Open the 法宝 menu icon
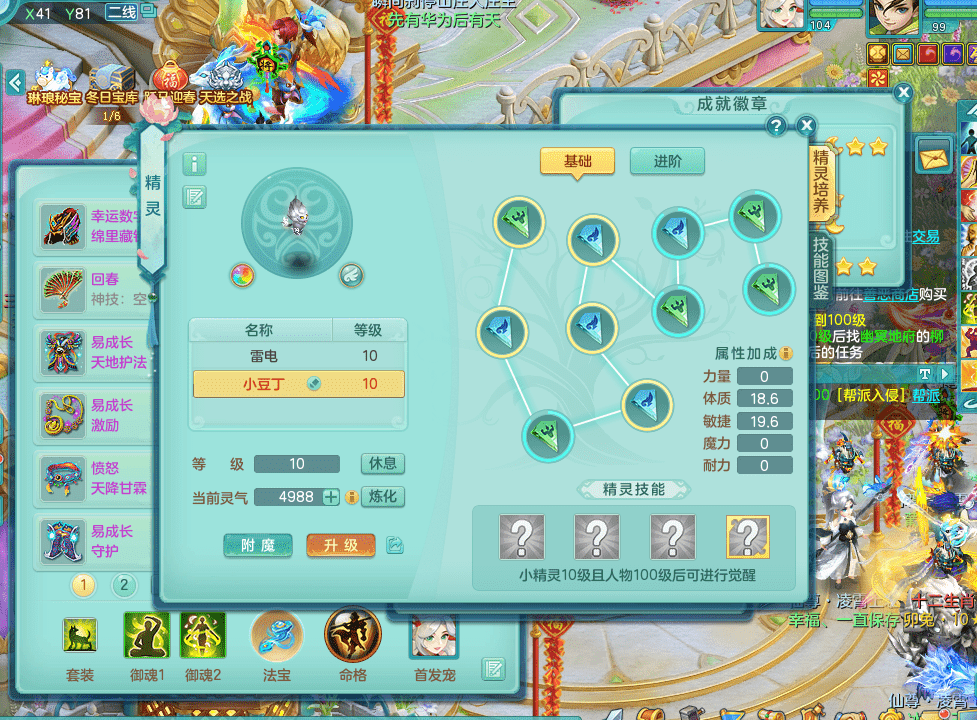 (277, 637)
